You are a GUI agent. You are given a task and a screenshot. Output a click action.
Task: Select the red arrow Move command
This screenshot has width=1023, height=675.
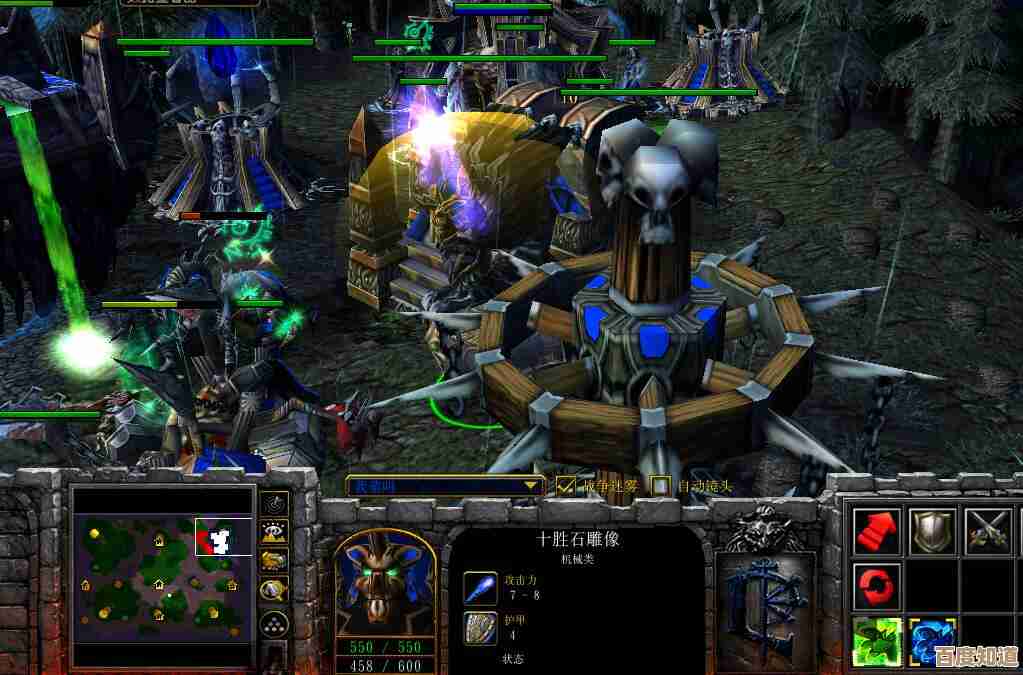pyautogui.click(x=878, y=531)
